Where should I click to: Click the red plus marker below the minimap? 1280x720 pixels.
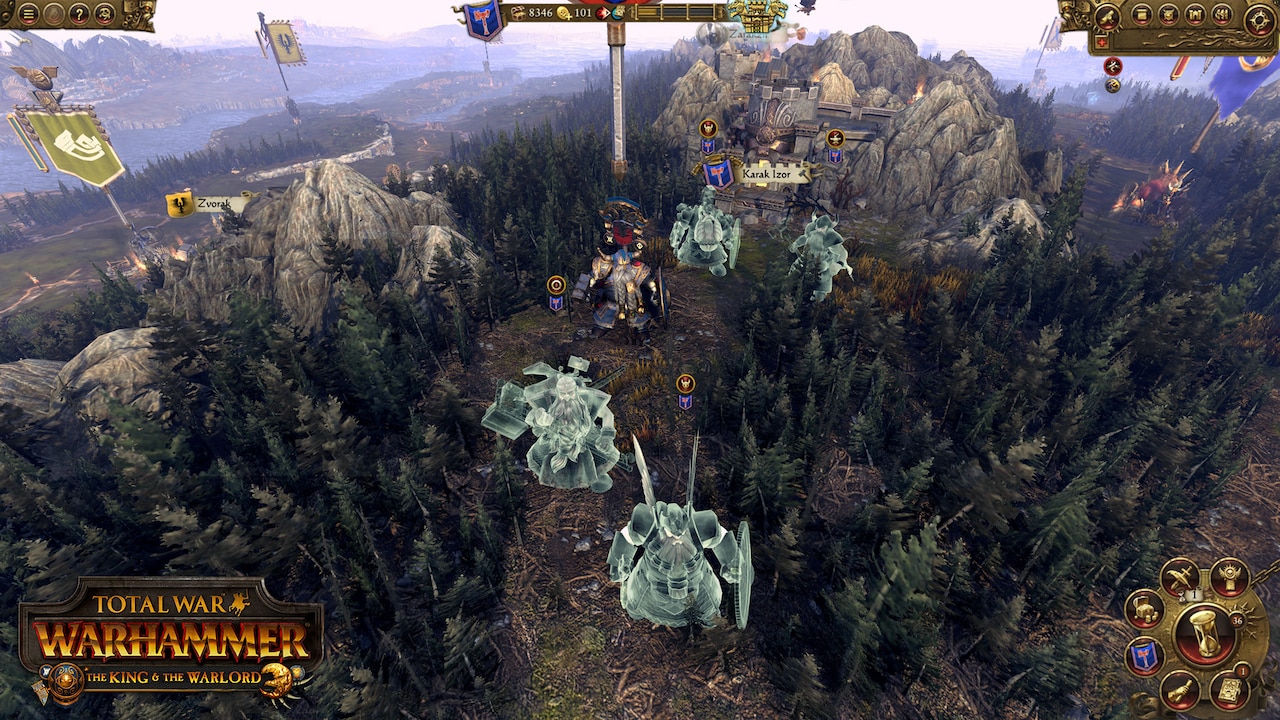click(x=1101, y=41)
